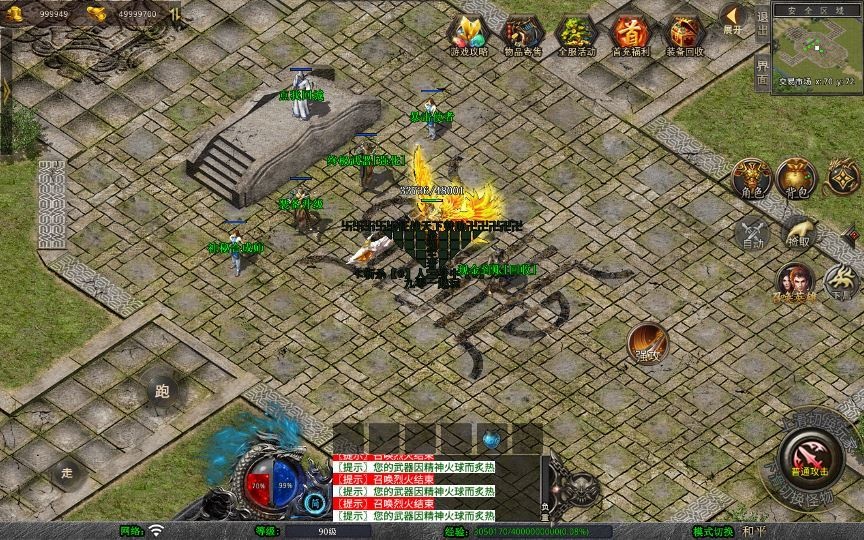Click the 下马 dismount button

point(841,282)
